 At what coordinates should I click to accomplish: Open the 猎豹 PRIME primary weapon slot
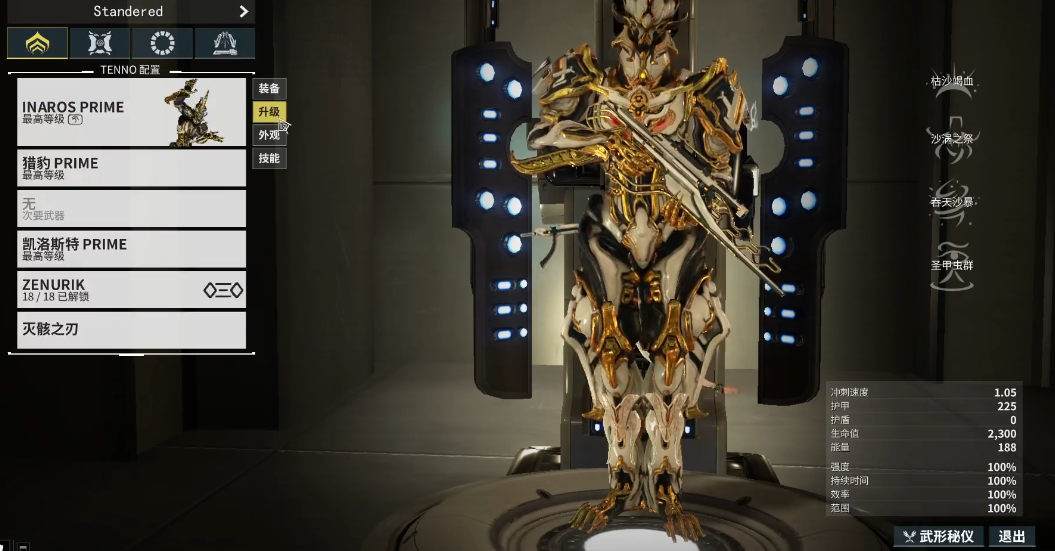coord(131,168)
